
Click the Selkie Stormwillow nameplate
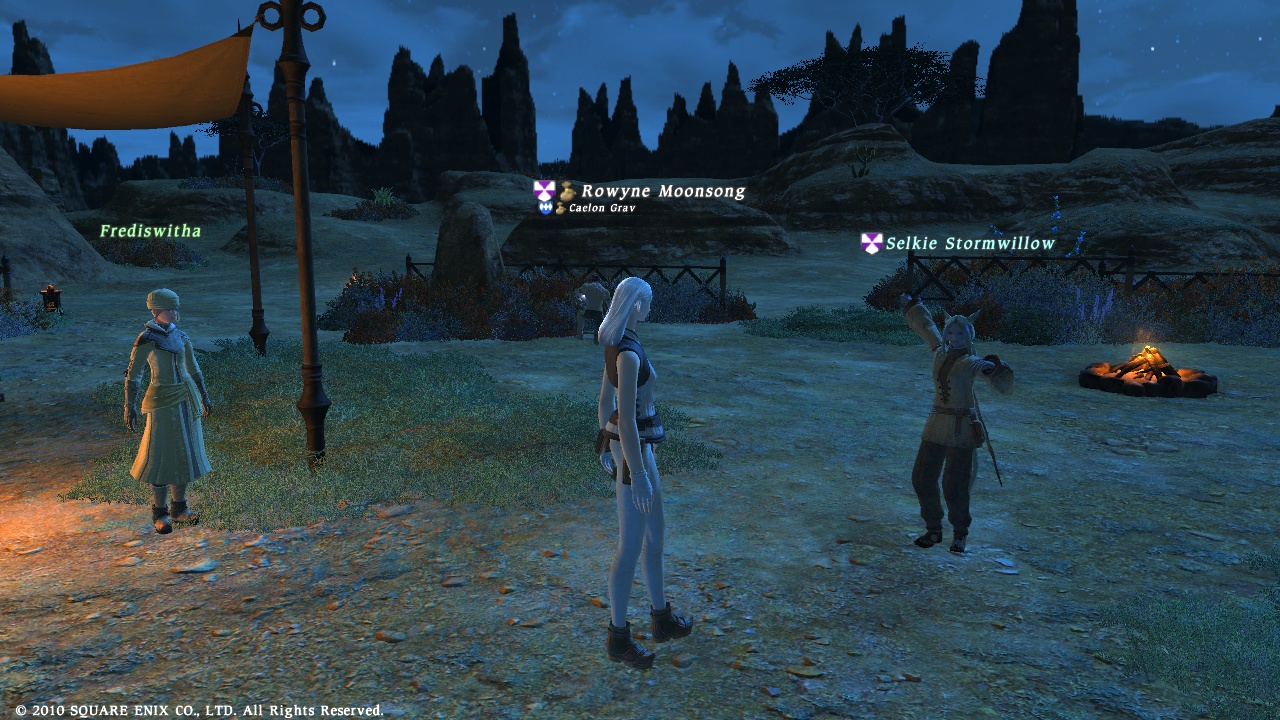(x=969, y=243)
